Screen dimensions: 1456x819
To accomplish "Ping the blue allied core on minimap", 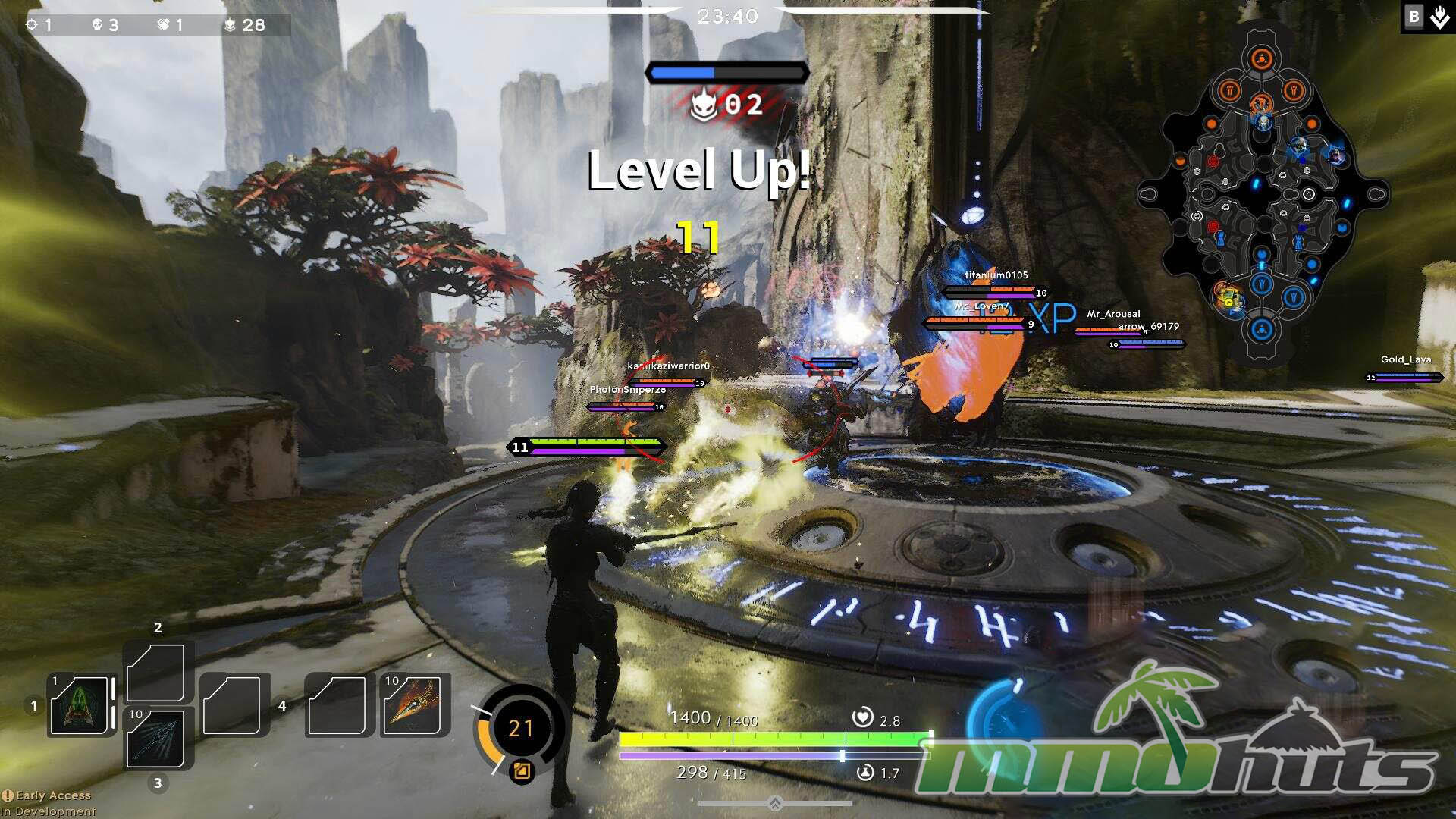I will click(x=1261, y=329).
